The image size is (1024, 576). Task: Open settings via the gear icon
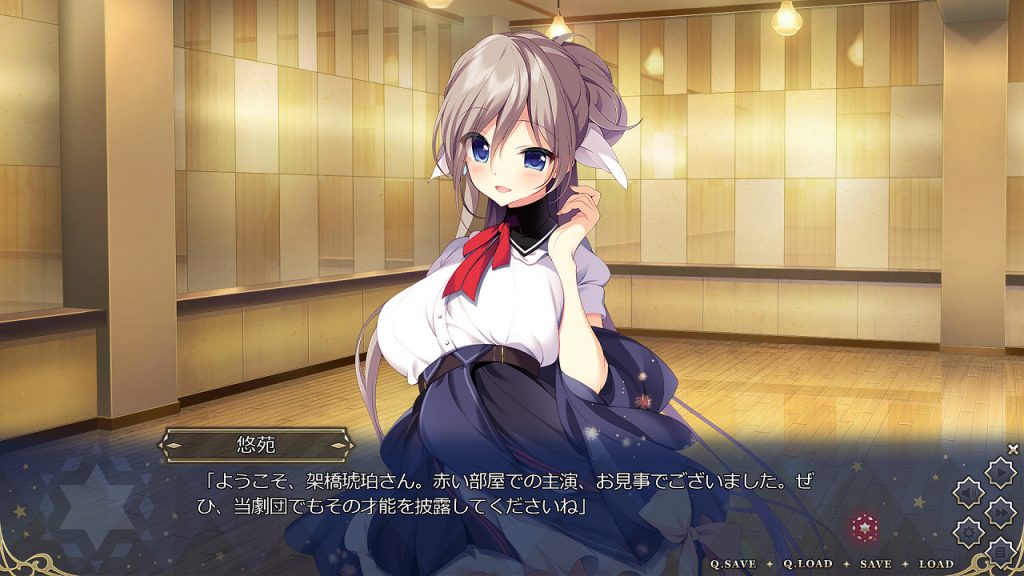[x=968, y=531]
